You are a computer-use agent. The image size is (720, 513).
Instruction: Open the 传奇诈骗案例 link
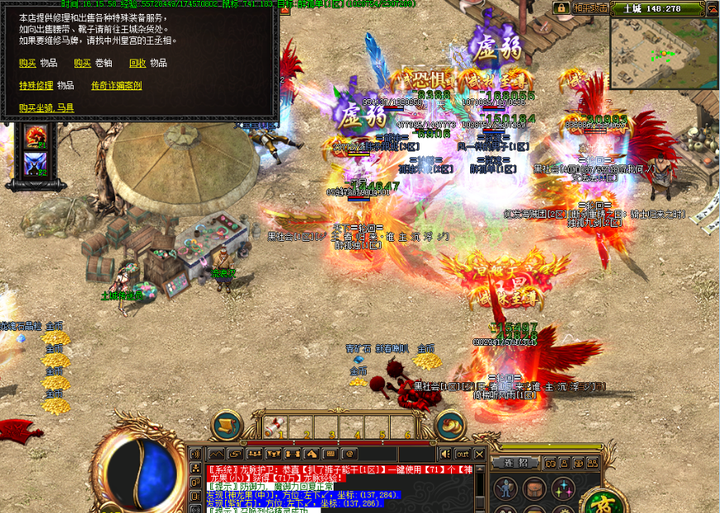116,86
